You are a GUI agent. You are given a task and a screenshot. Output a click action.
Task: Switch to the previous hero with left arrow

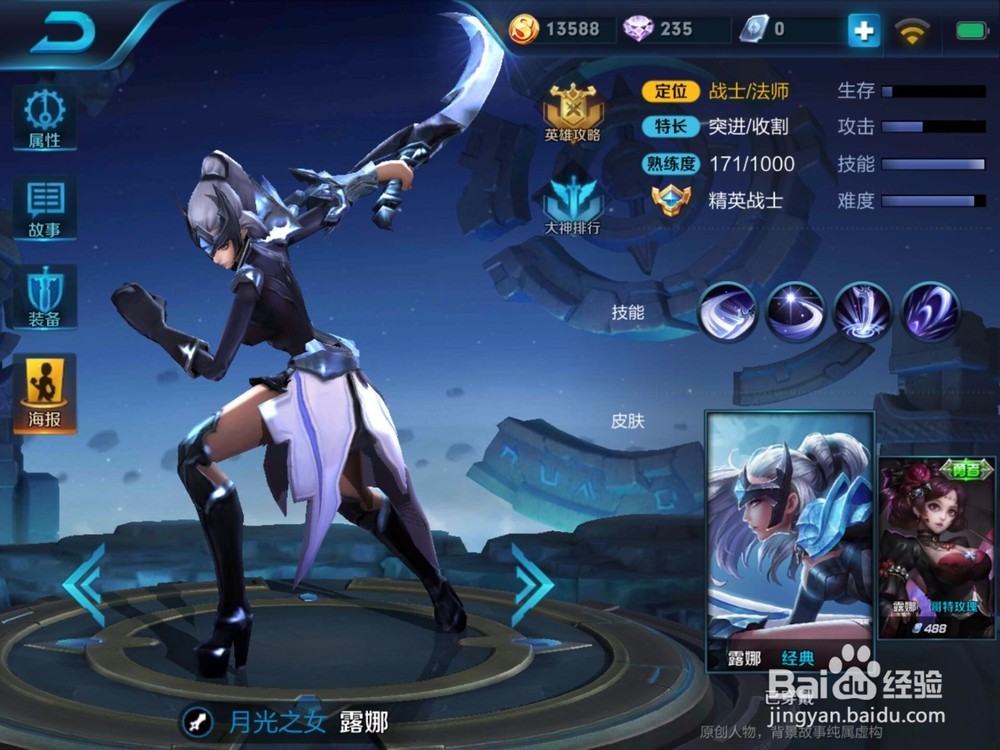click(85, 585)
